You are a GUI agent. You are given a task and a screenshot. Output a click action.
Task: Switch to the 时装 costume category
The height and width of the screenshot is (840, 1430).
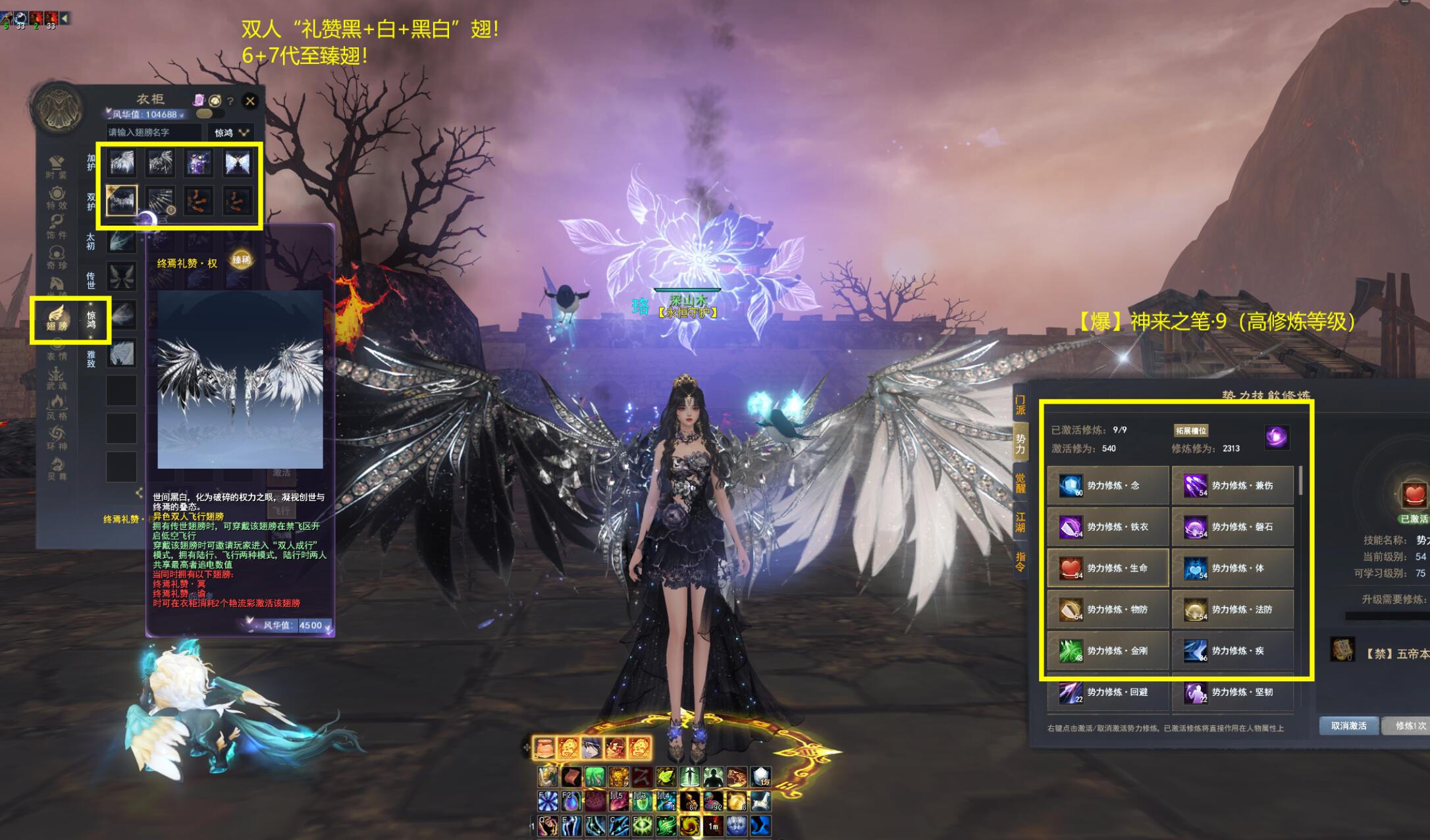(57, 167)
